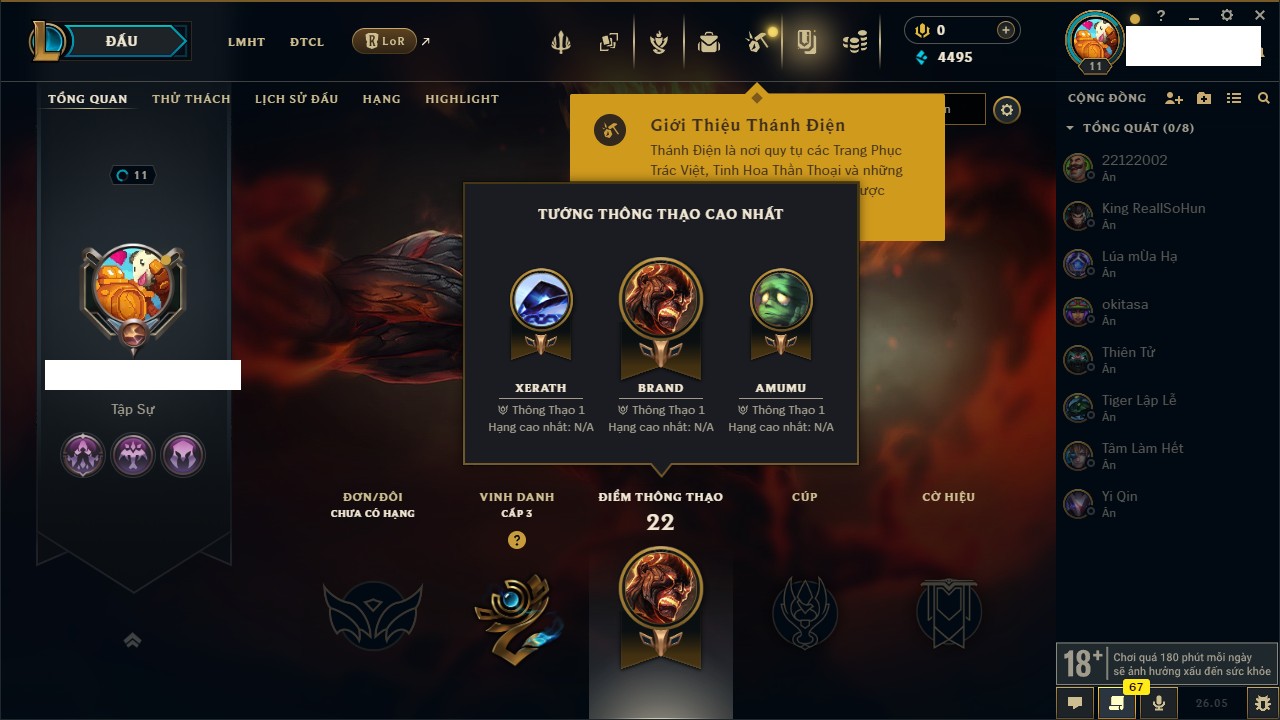Click the plus button to buy RP
The width and height of the screenshot is (1280, 720).
1006,30
